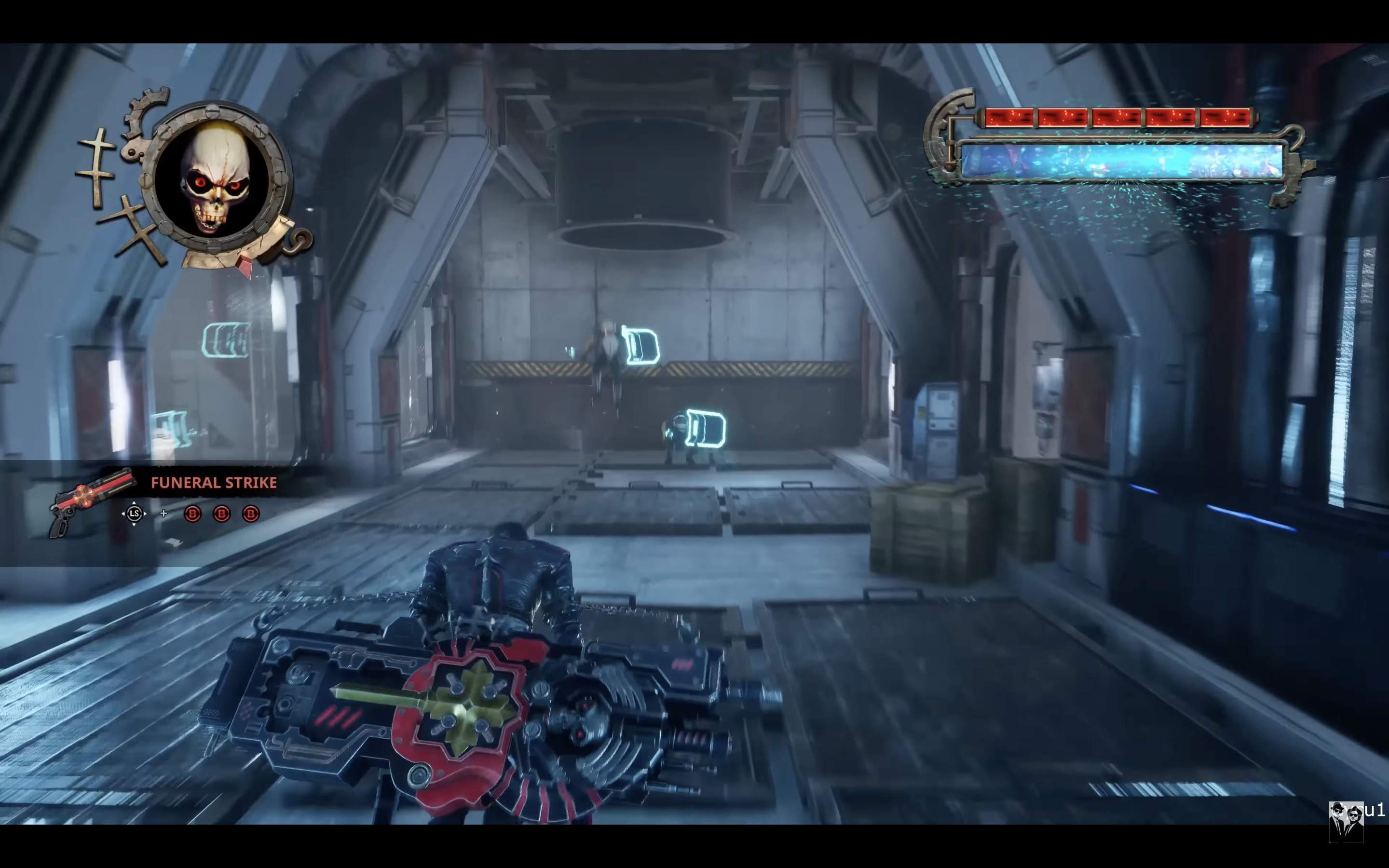Open the channel avatar watermark

[x=1346, y=821]
